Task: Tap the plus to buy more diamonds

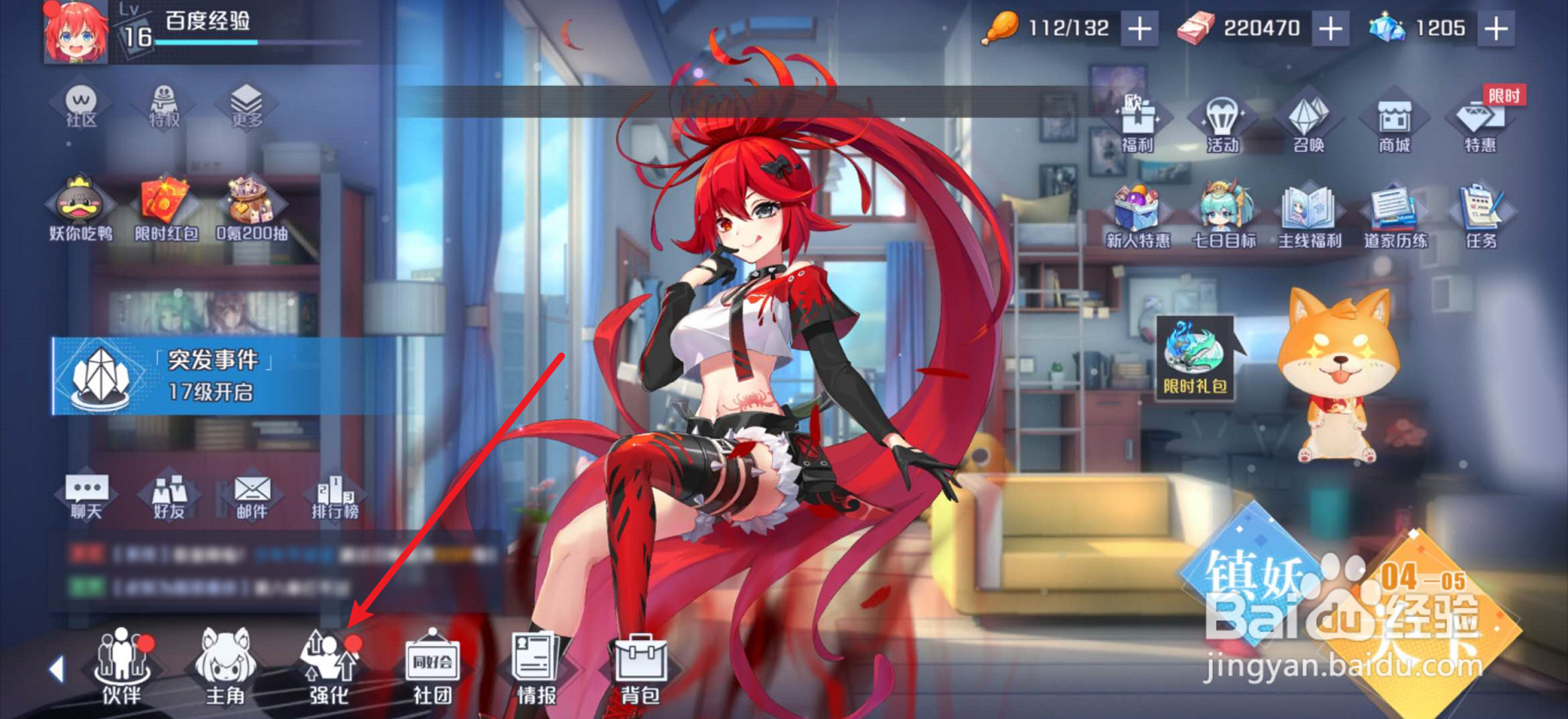Action: tap(1495, 28)
